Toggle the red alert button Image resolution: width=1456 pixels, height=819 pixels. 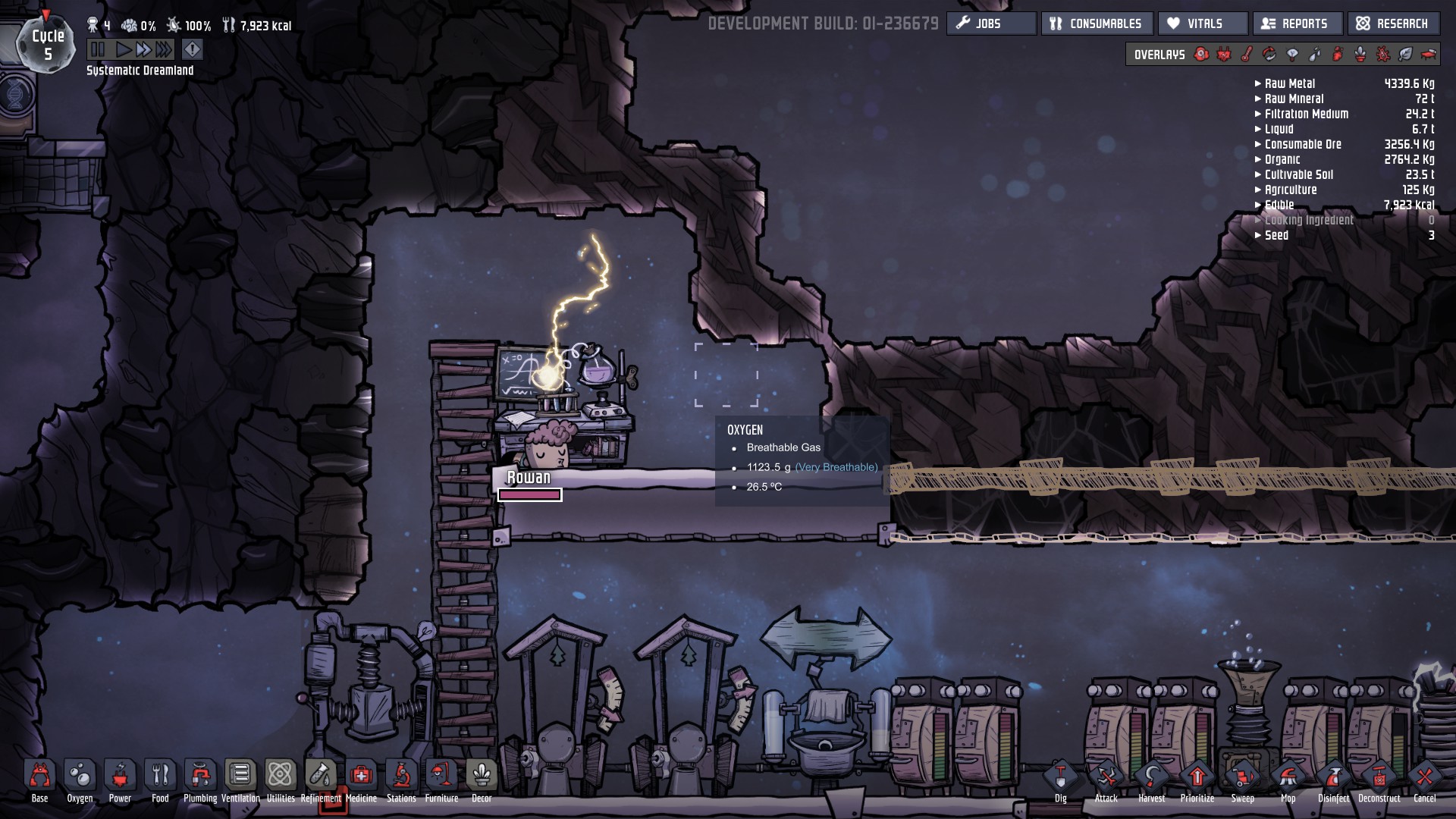[193, 50]
